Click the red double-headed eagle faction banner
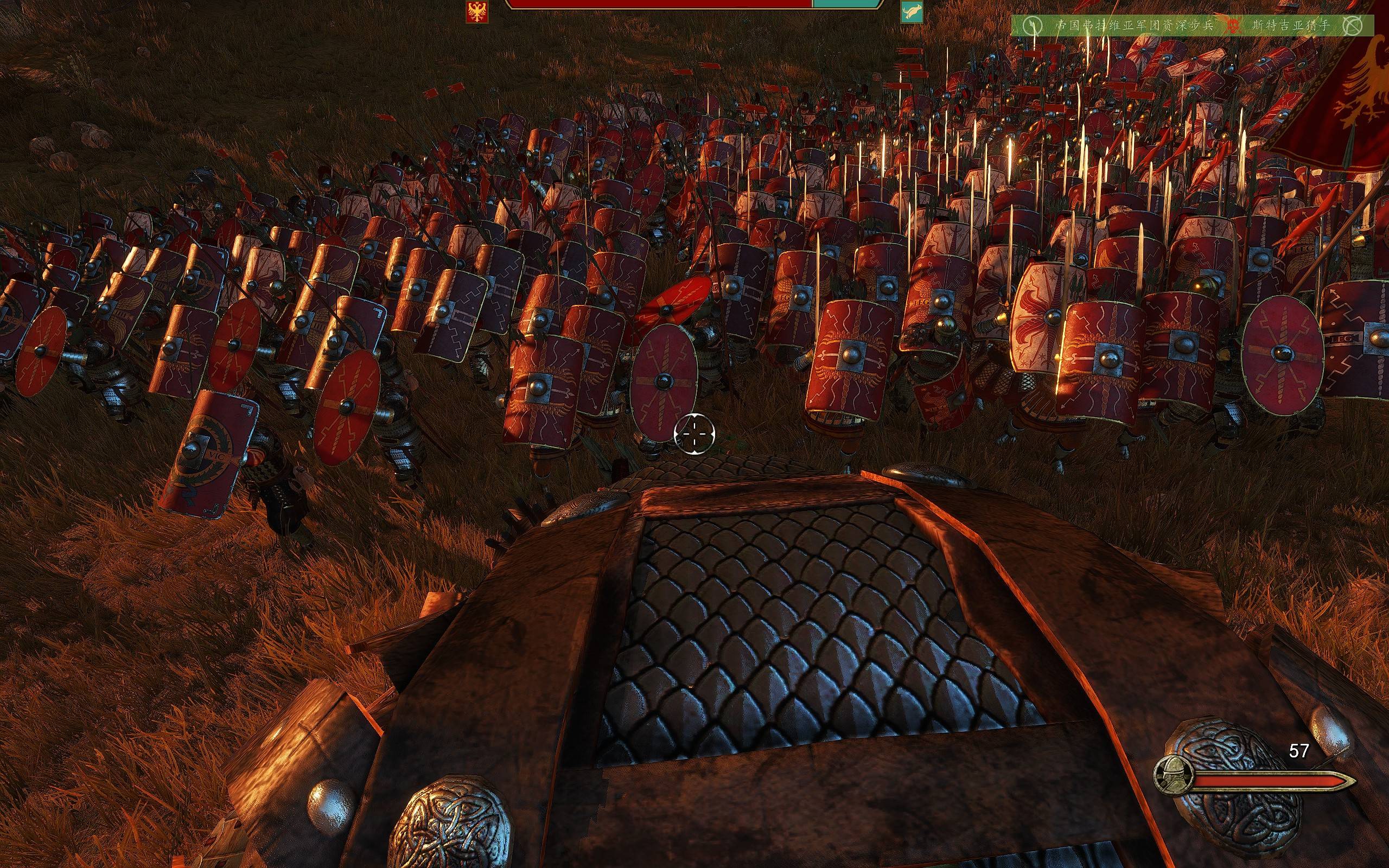The image size is (1389, 868). coord(477,11)
